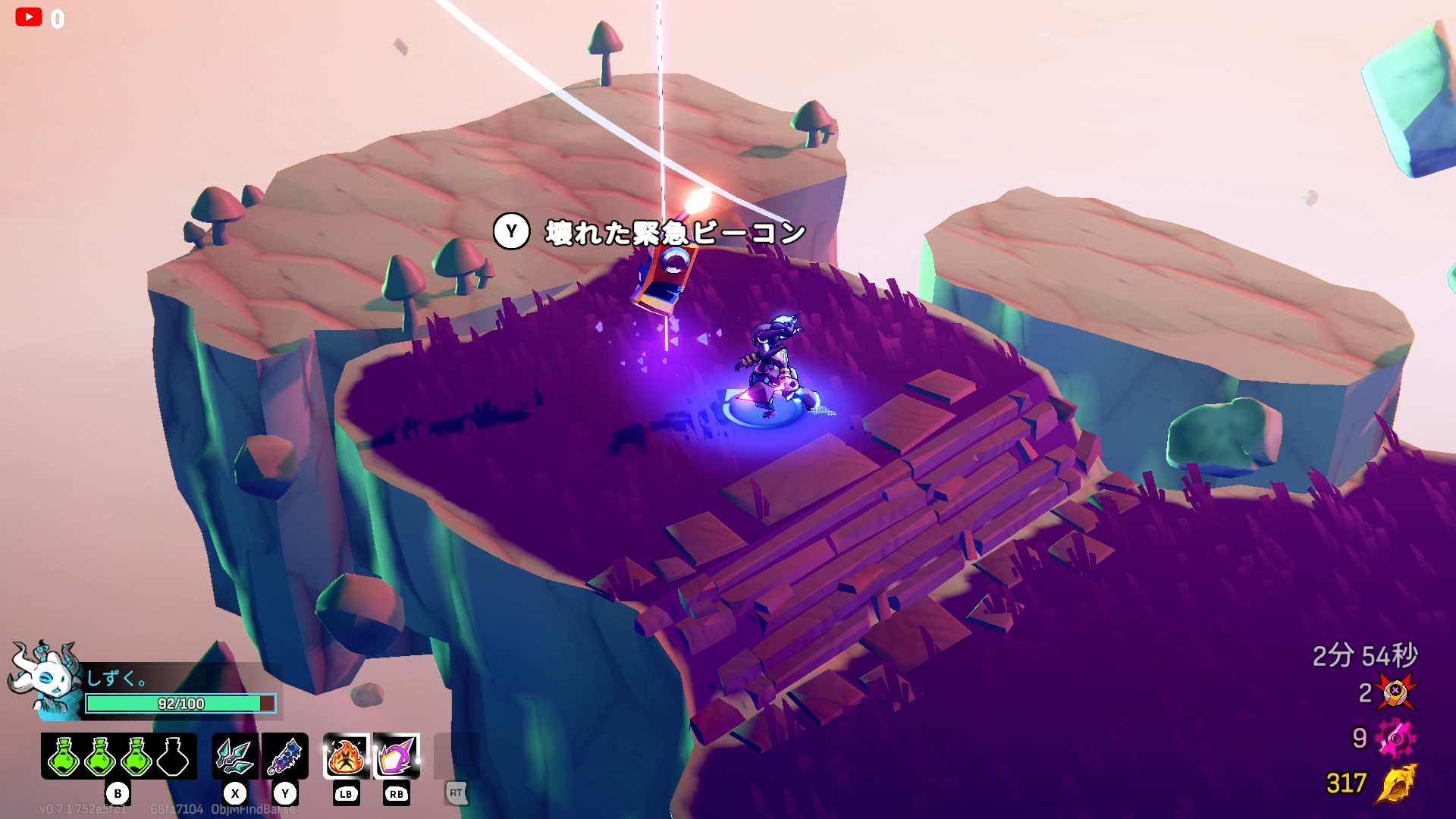The width and height of the screenshot is (1456, 819).
Task: Use the first green potion flask
Action: tap(64, 756)
